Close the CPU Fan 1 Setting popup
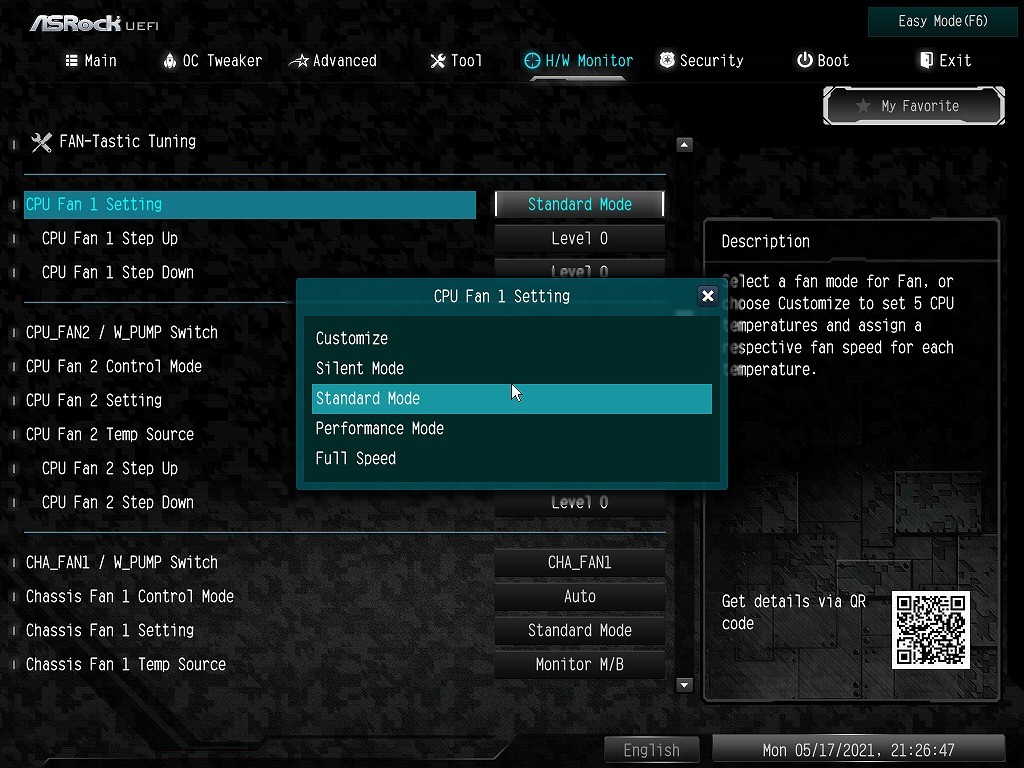Screen dimensions: 1024x768 708,296
